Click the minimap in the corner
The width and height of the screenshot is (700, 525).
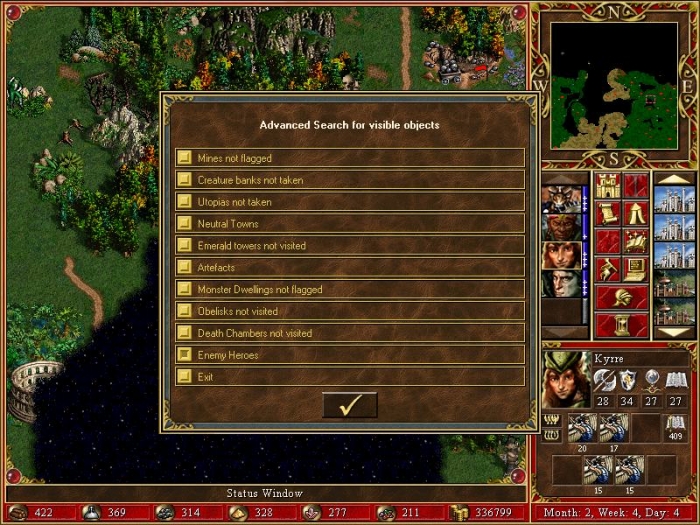coord(615,85)
